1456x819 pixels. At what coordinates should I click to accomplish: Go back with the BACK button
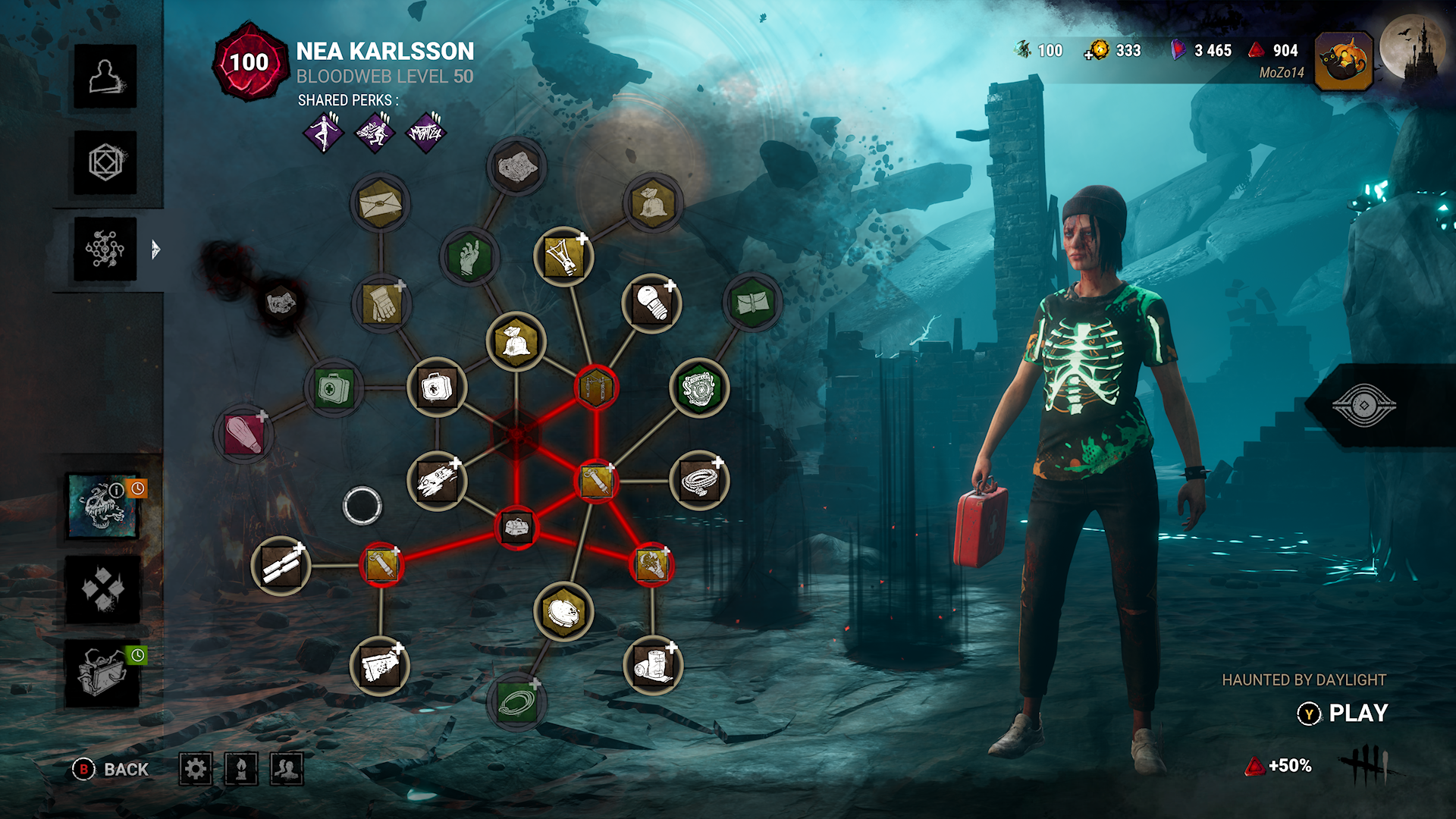pos(112,770)
